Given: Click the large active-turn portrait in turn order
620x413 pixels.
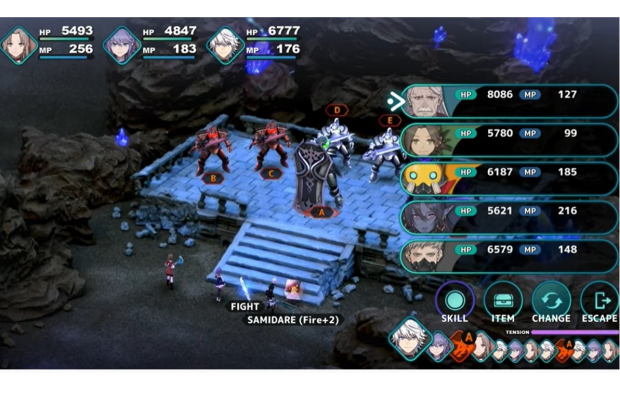Looking at the screenshot, I should tap(408, 340).
